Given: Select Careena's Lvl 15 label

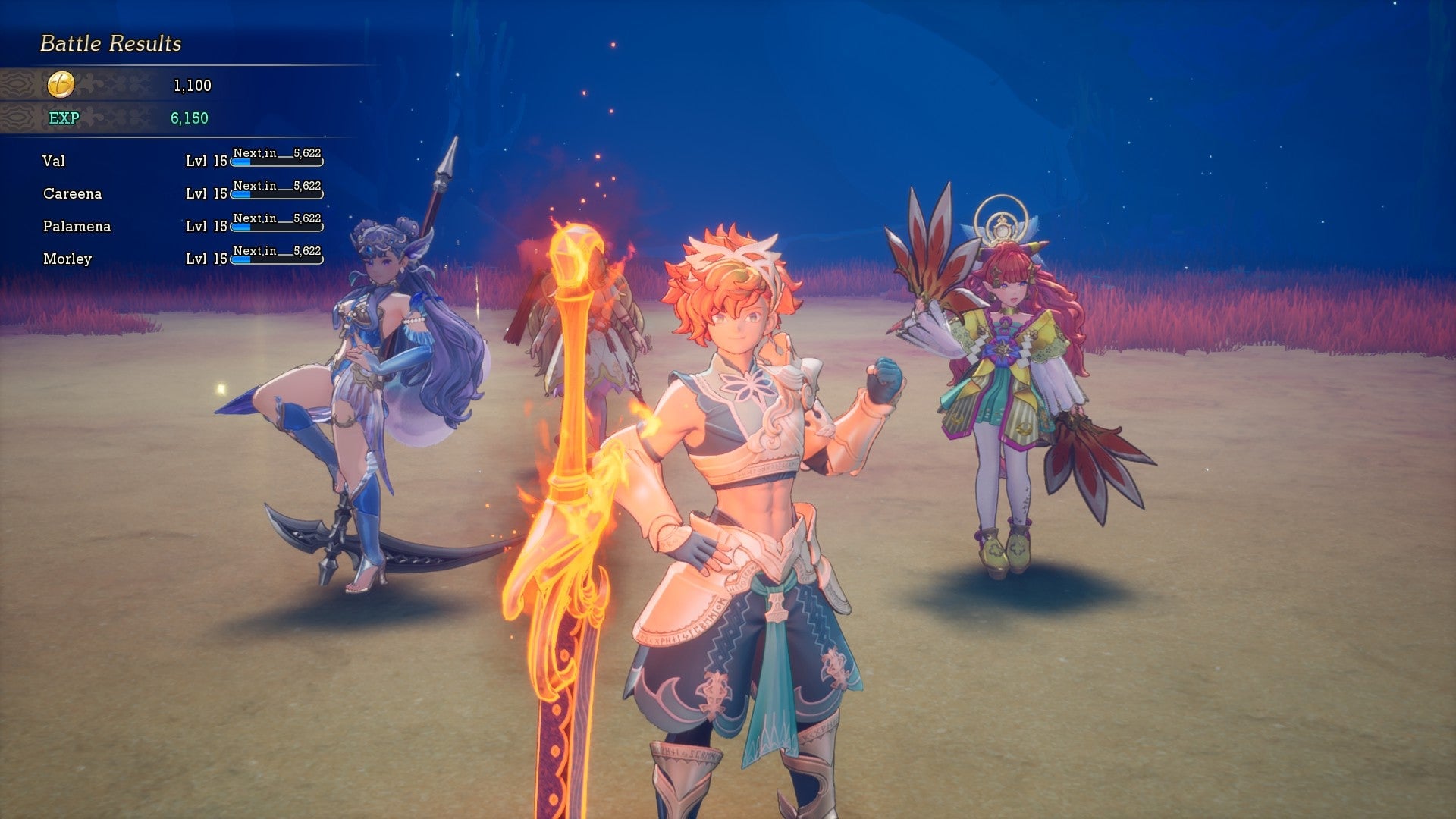Looking at the screenshot, I should pos(206,194).
